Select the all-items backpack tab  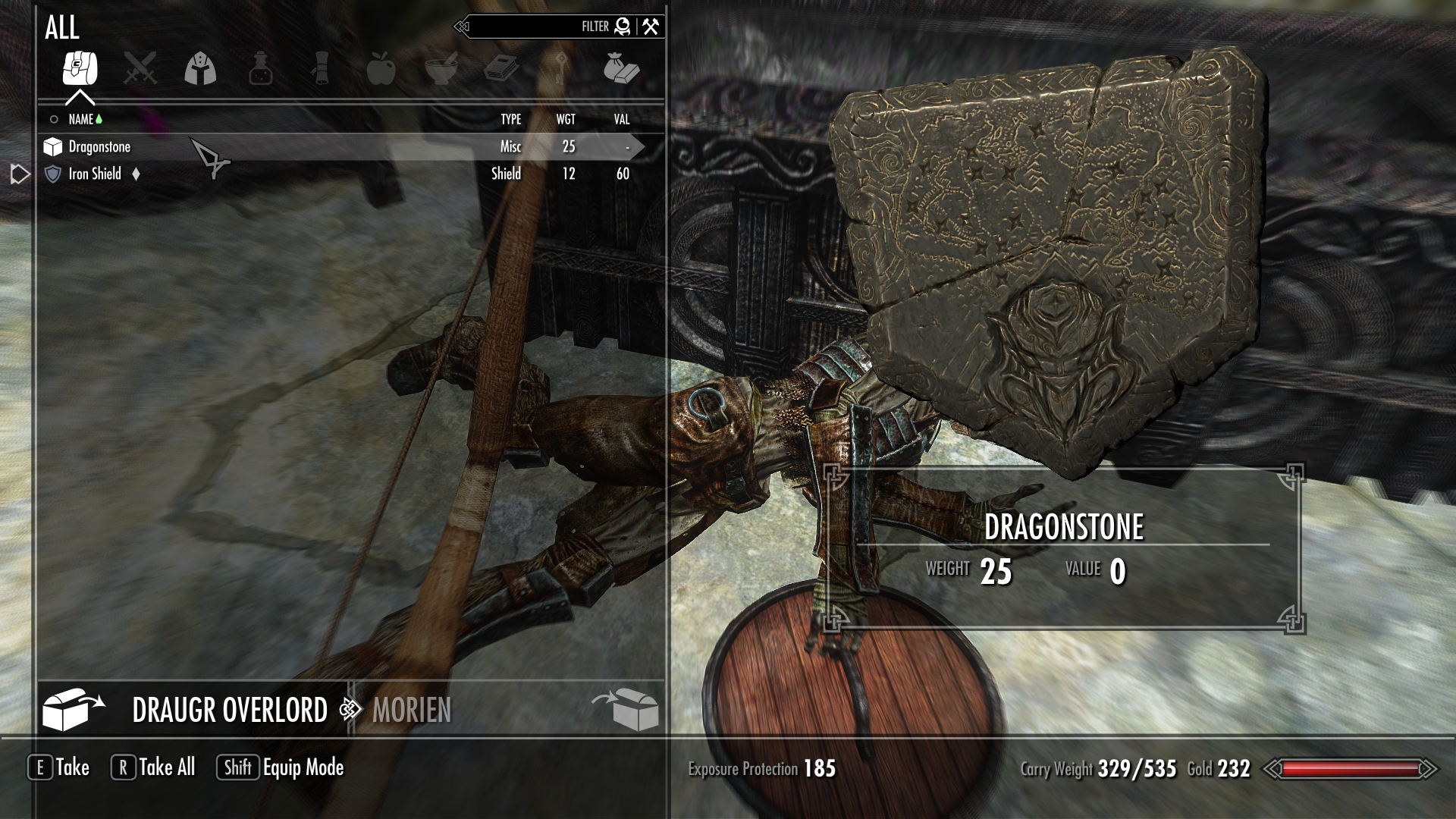point(80,68)
